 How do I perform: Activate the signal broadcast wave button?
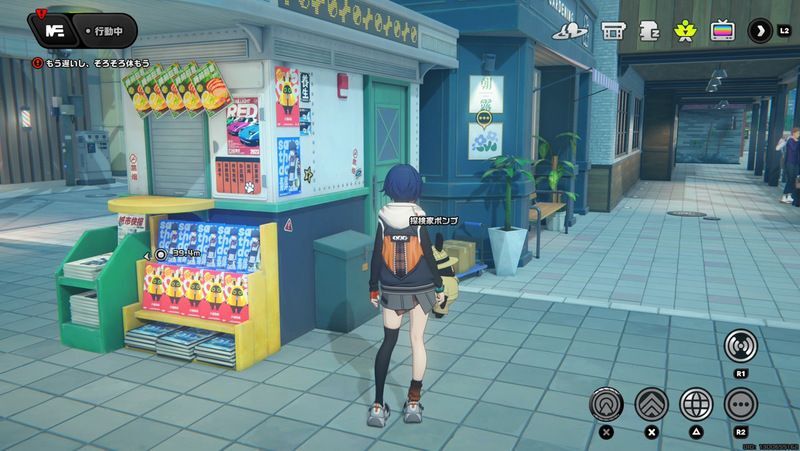point(741,345)
